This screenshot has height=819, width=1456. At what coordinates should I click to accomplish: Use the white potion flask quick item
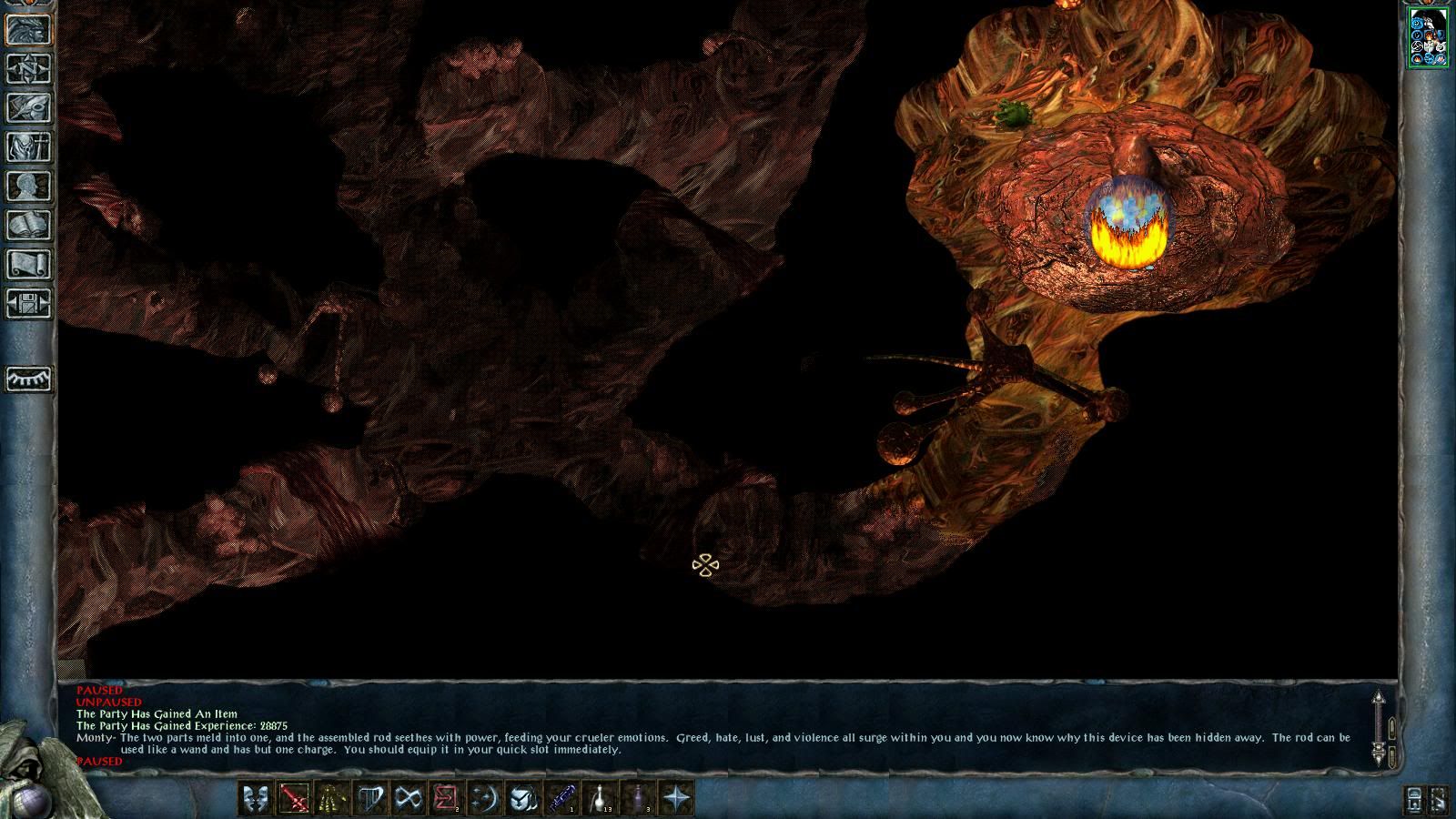(x=600, y=799)
